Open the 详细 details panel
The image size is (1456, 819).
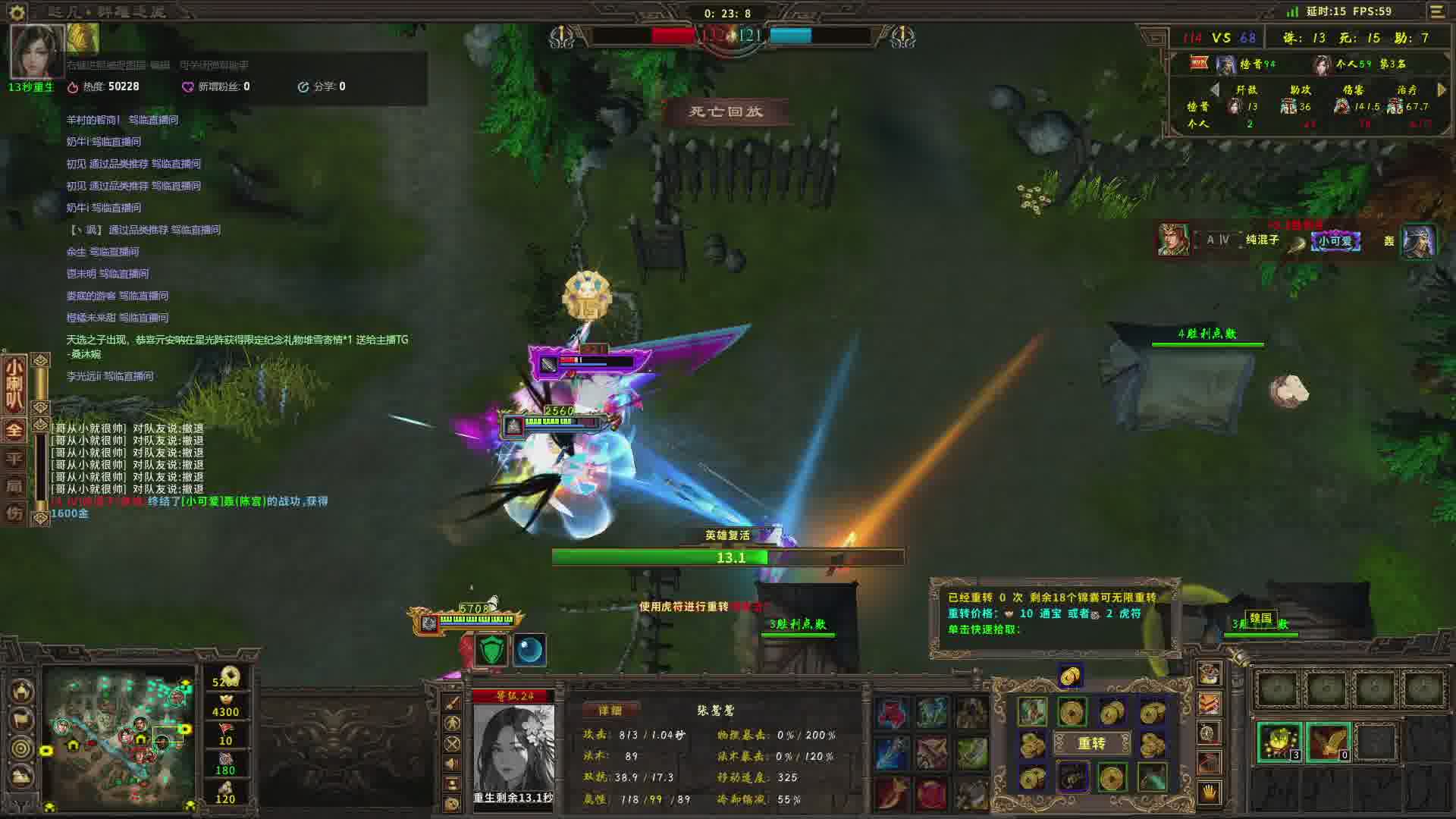pos(610,711)
